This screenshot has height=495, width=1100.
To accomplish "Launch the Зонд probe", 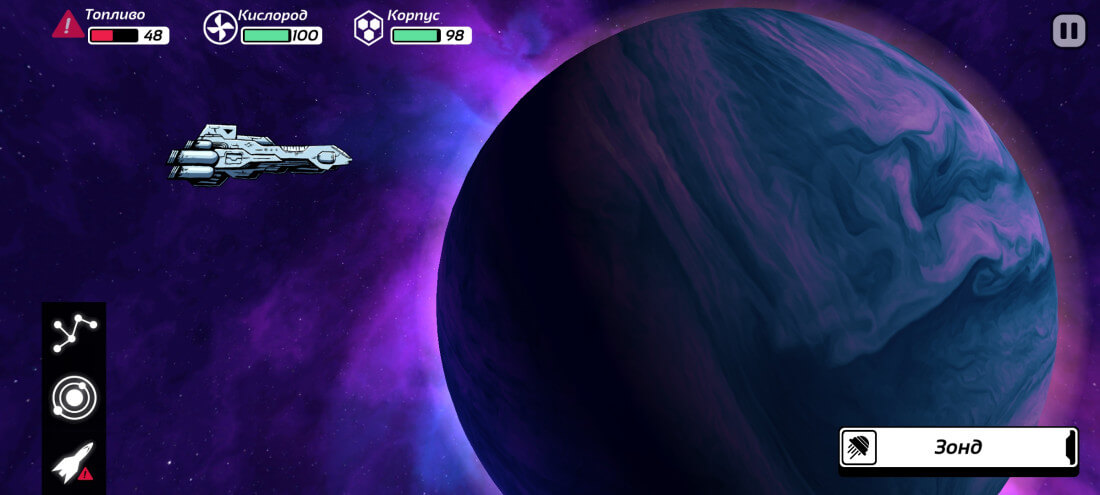I will click(x=957, y=447).
